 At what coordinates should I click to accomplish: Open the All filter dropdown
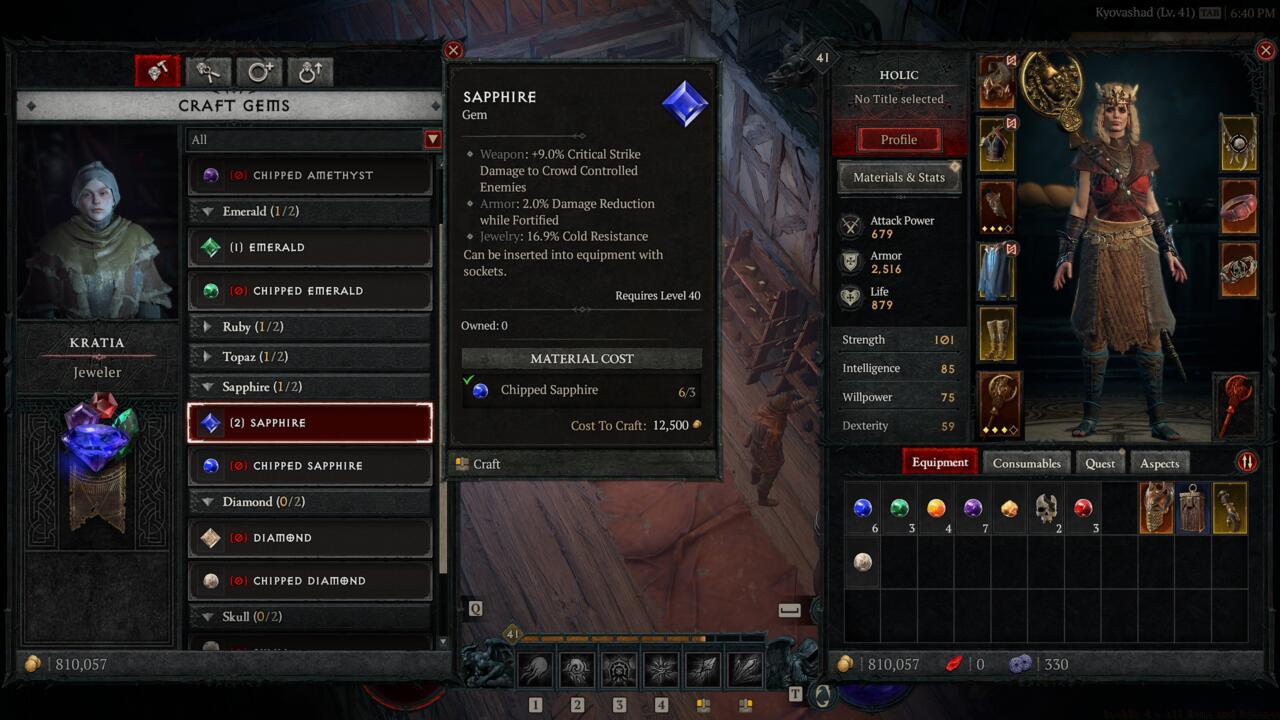(432, 140)
